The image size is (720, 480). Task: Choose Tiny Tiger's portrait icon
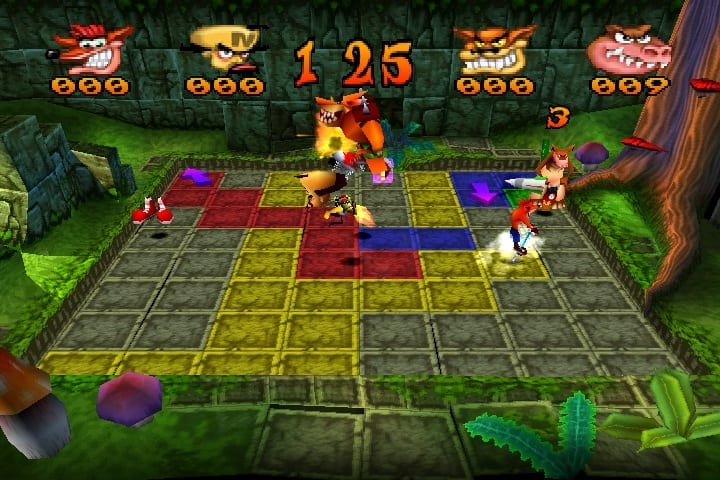click(x=495, y=49)
